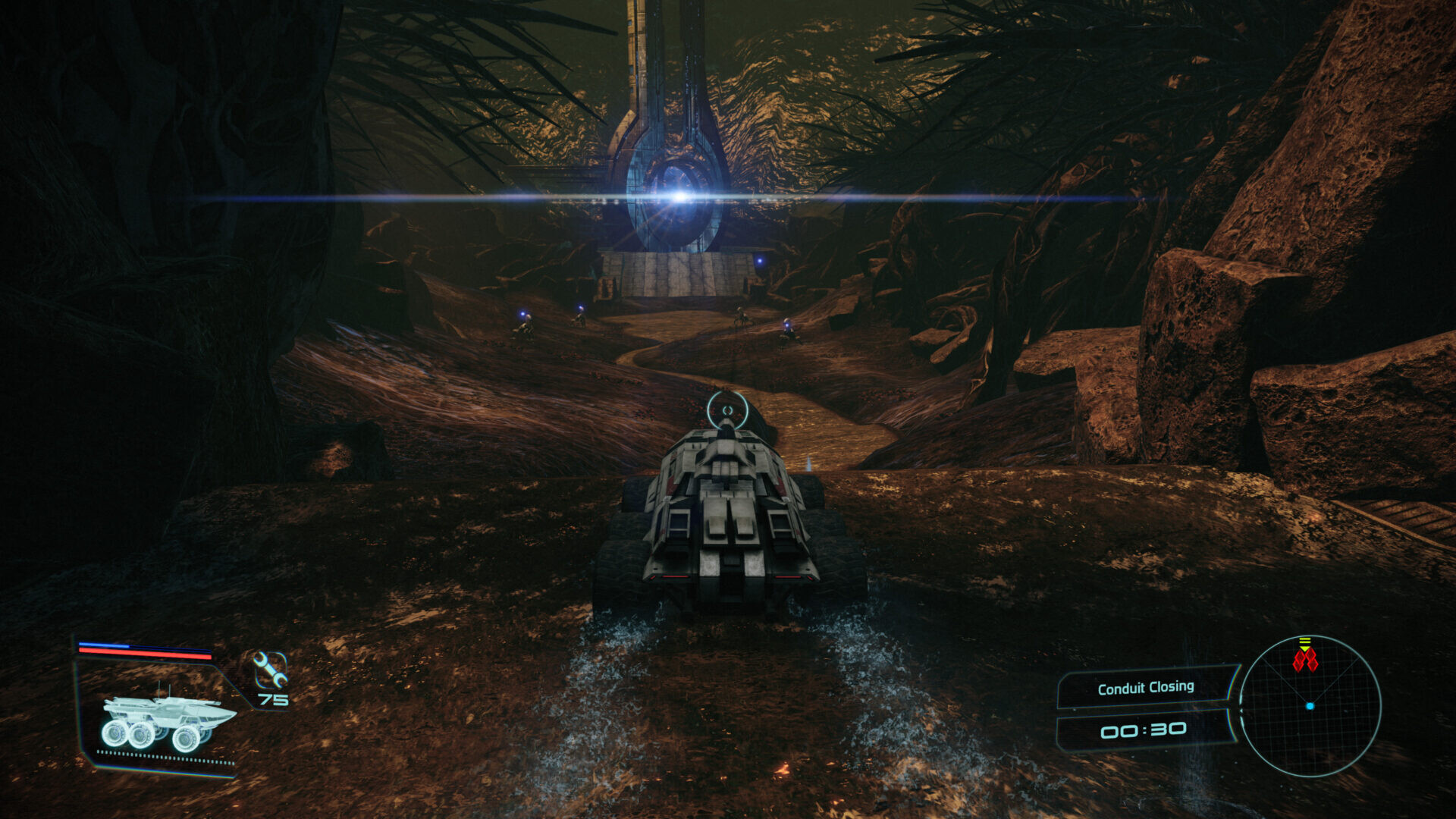Click the Mako vehicle status icon
The width and height of the screenshot is (1456, 819).
point(167,721)
